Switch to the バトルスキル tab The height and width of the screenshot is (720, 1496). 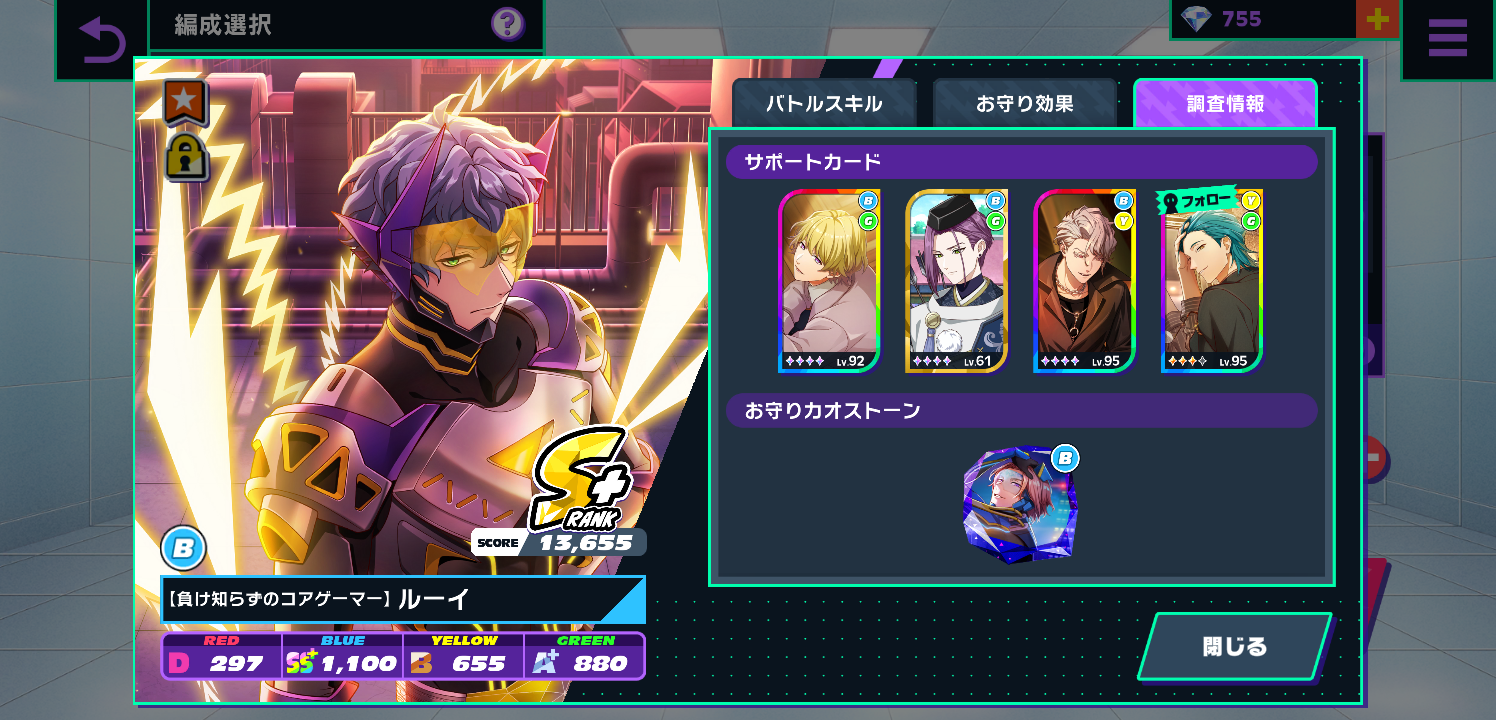[824, 104]
